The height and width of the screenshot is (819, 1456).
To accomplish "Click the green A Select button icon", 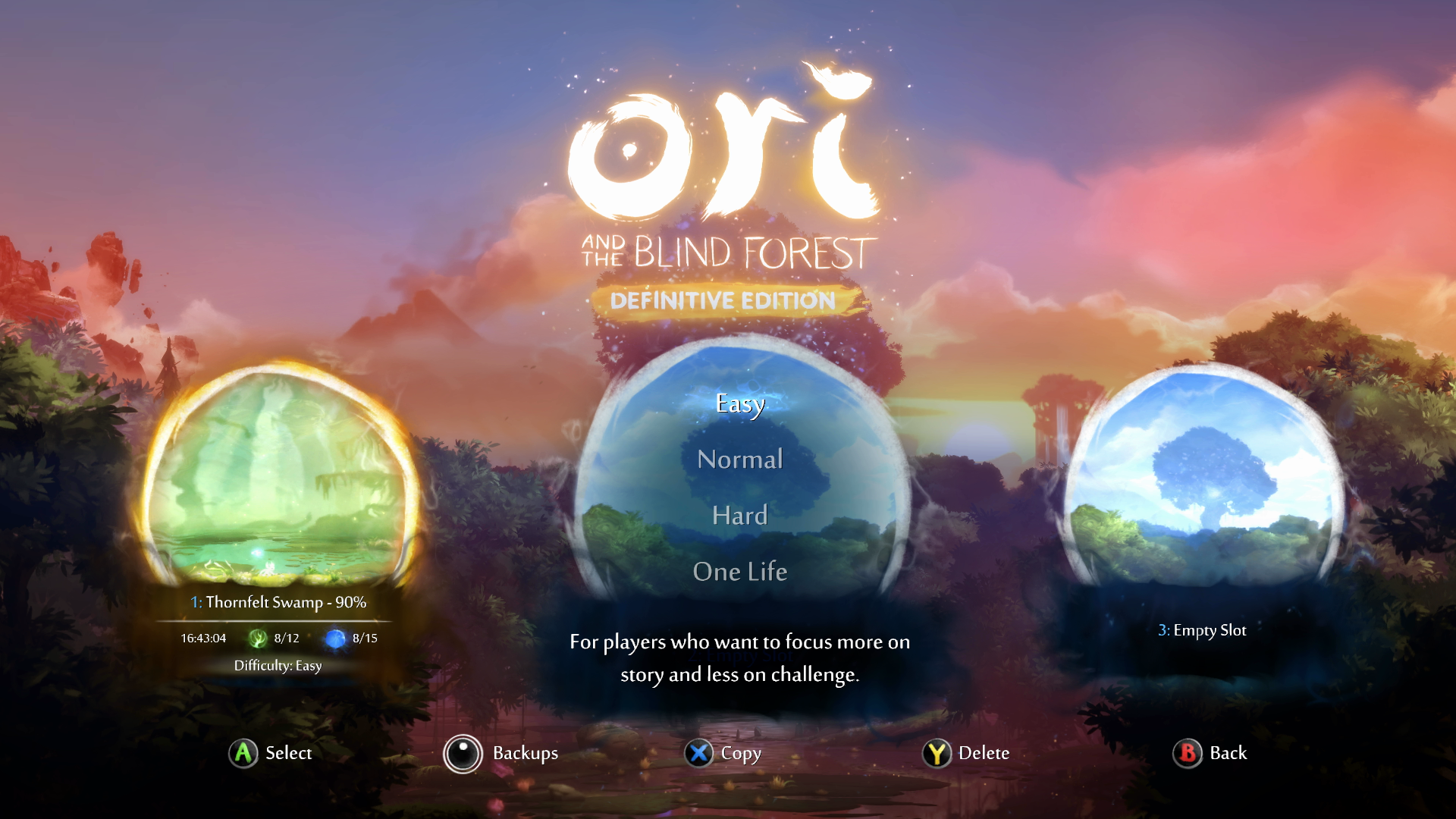I will 243,754.
